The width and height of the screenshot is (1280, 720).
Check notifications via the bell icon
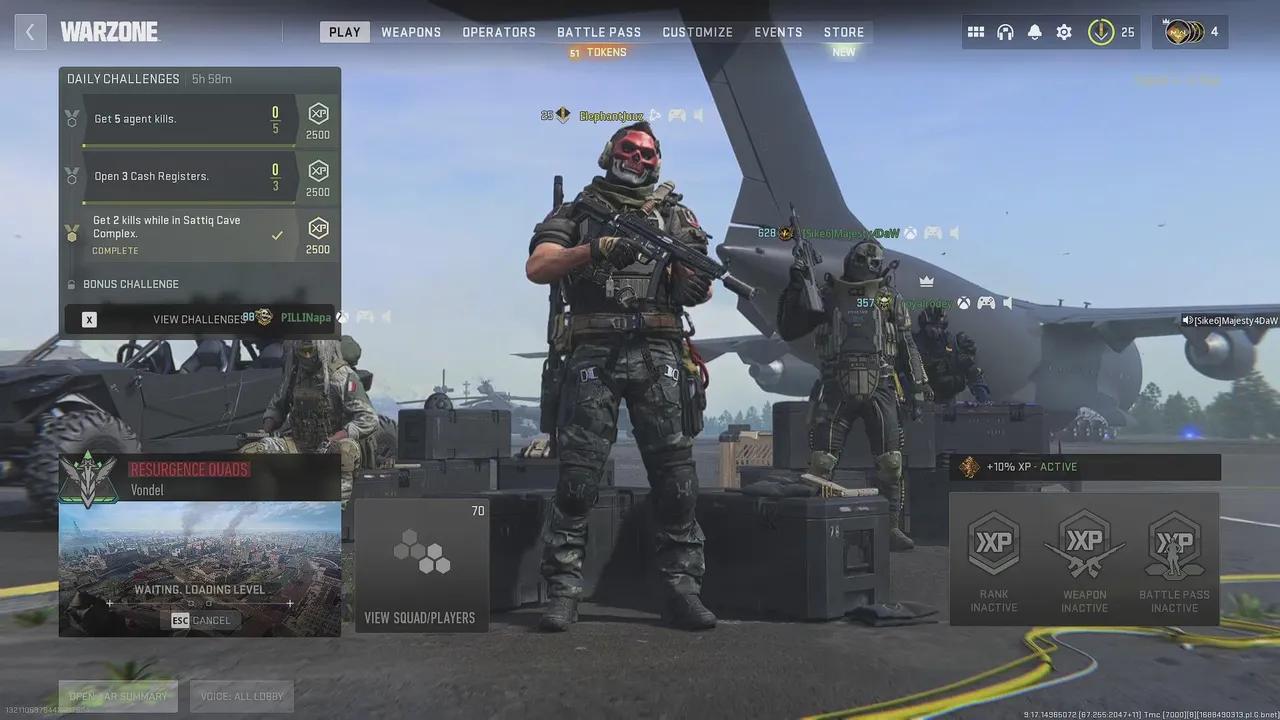click(x=1033, y=31)
